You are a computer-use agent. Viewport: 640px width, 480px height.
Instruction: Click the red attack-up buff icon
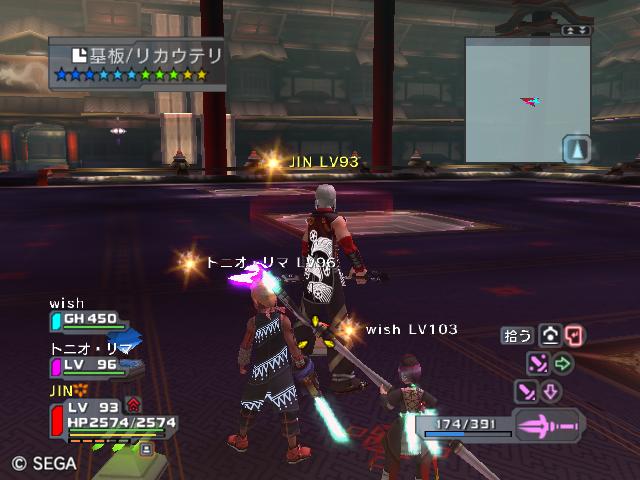[133, 405]
